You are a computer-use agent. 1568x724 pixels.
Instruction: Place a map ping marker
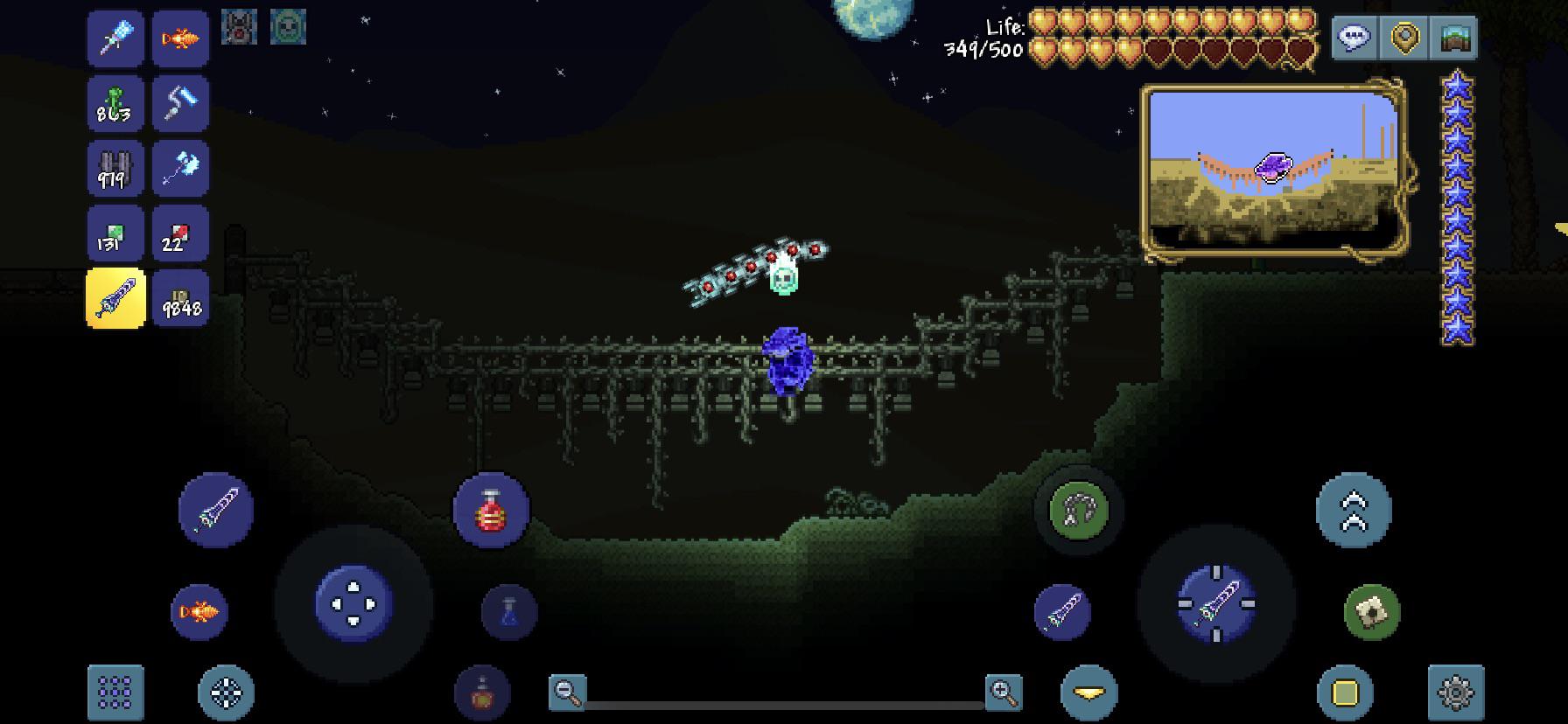pyautogui.click(x=1403, y=38)
